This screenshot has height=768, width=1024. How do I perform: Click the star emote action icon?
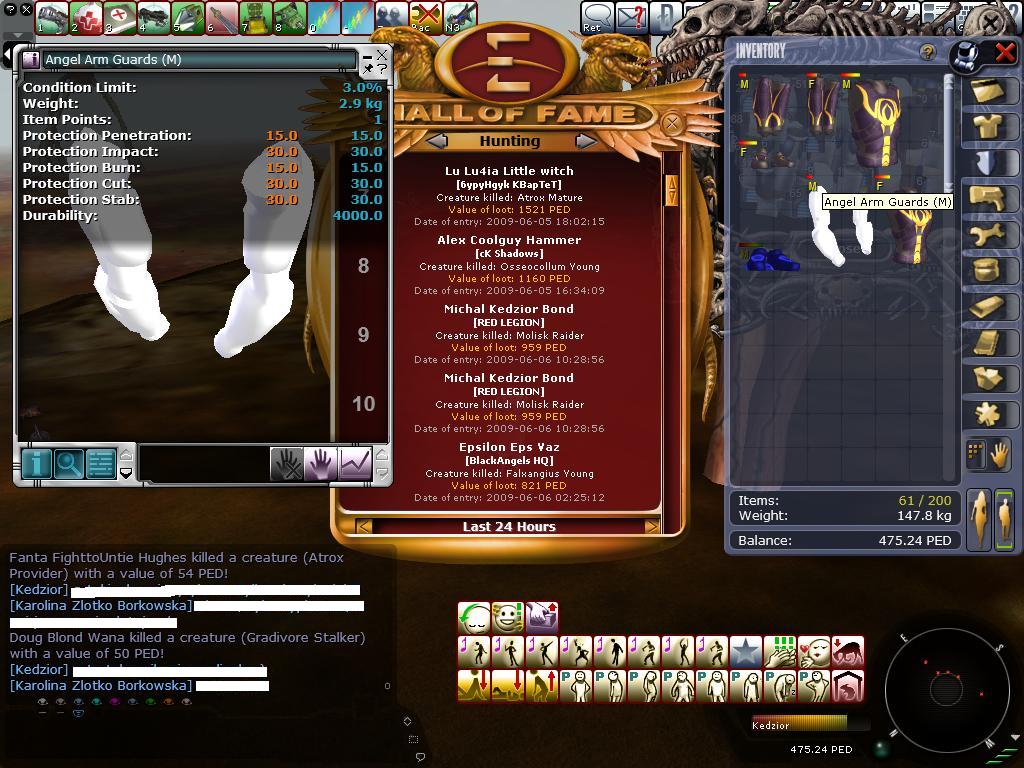tap(746, 652)
